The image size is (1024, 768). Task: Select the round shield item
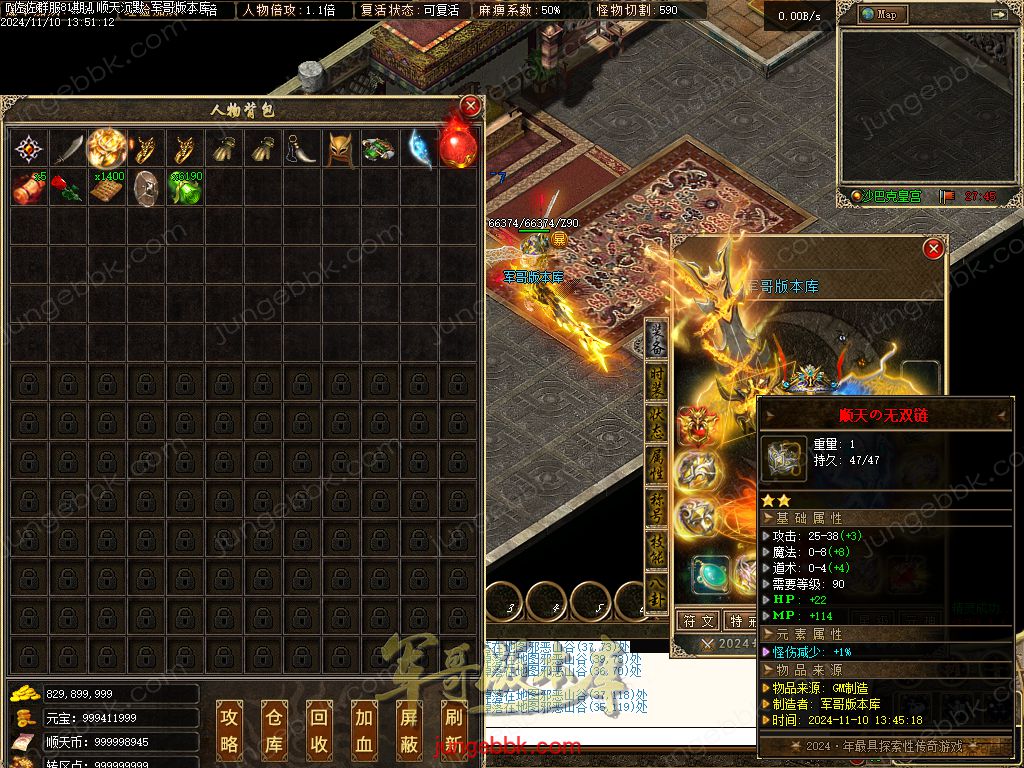pos(146,188)
